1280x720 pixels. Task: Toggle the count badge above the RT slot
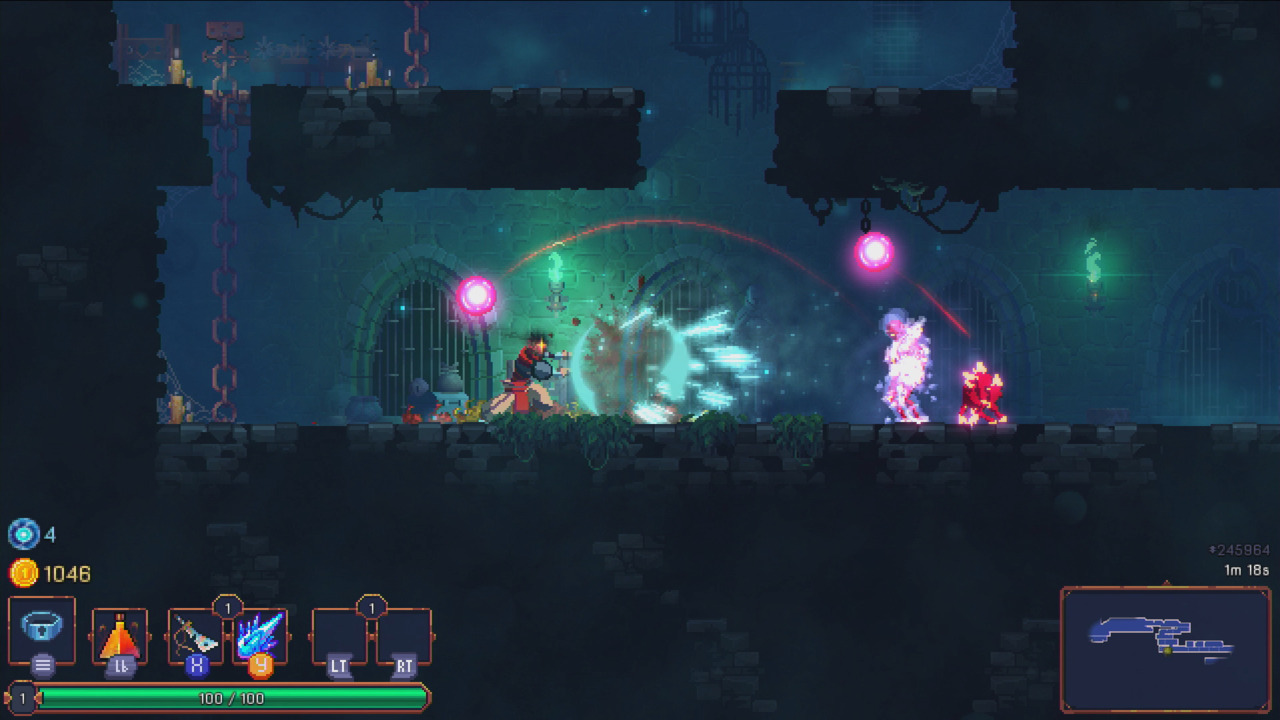[372, 607]
